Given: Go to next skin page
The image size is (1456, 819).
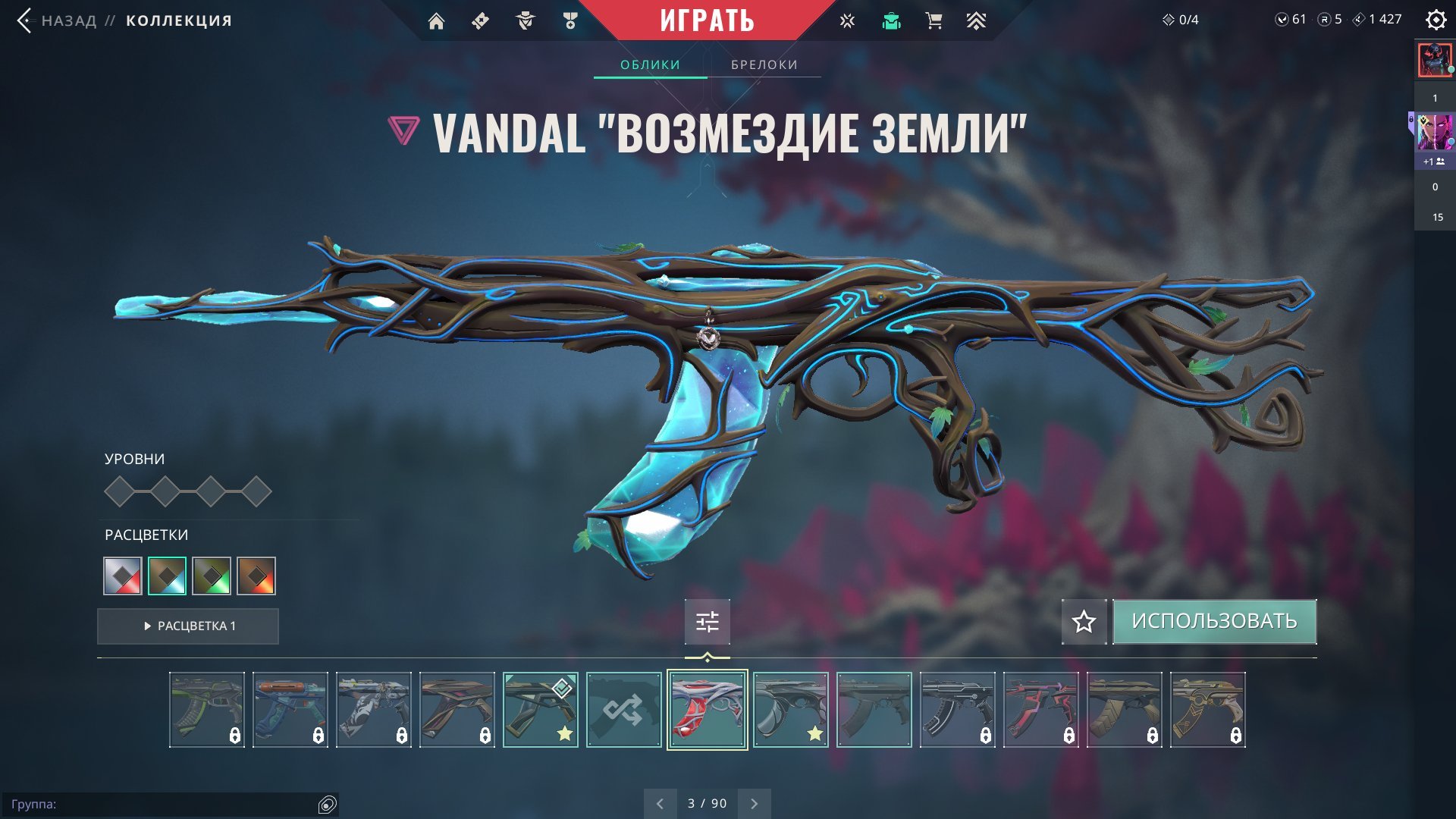Looking at the screenshot, I should (754, 803).
